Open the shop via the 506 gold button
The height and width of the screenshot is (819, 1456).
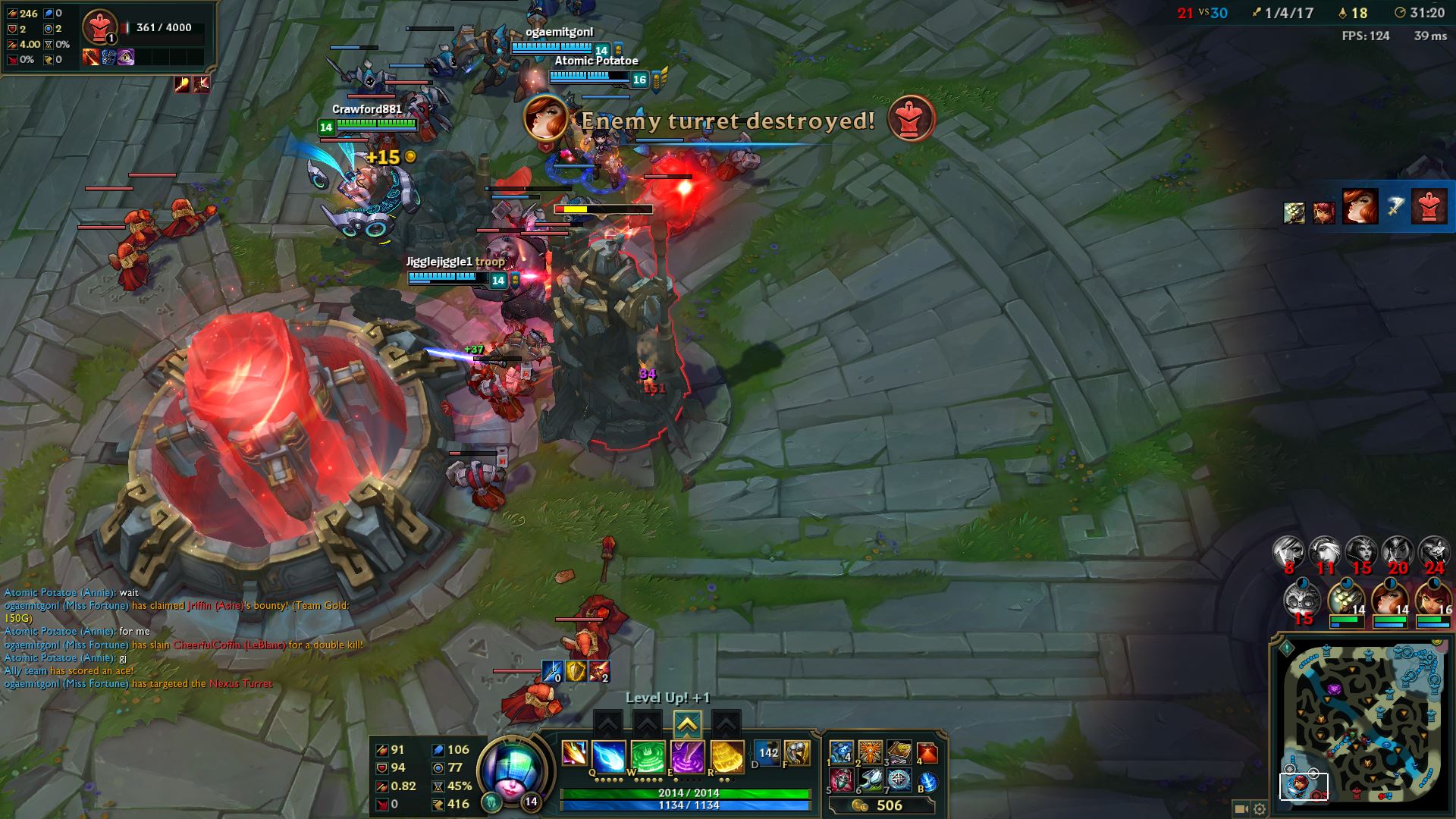pyautogui.click(x=880, y=805)
